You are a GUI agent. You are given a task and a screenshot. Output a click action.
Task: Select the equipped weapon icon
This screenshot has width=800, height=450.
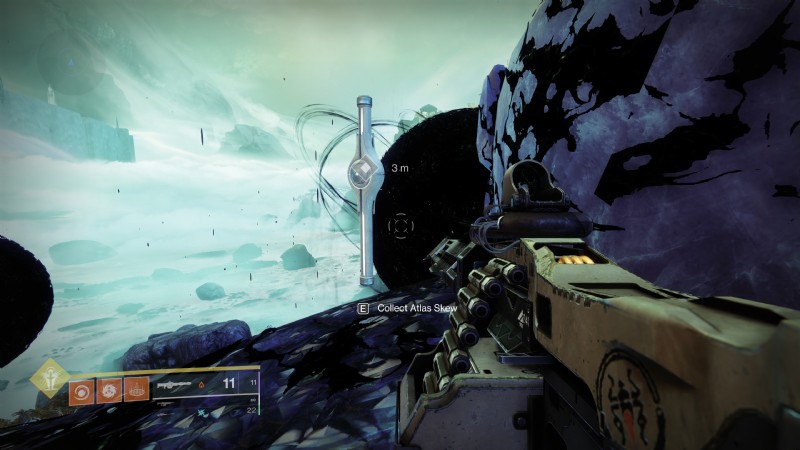coord(175,383)
